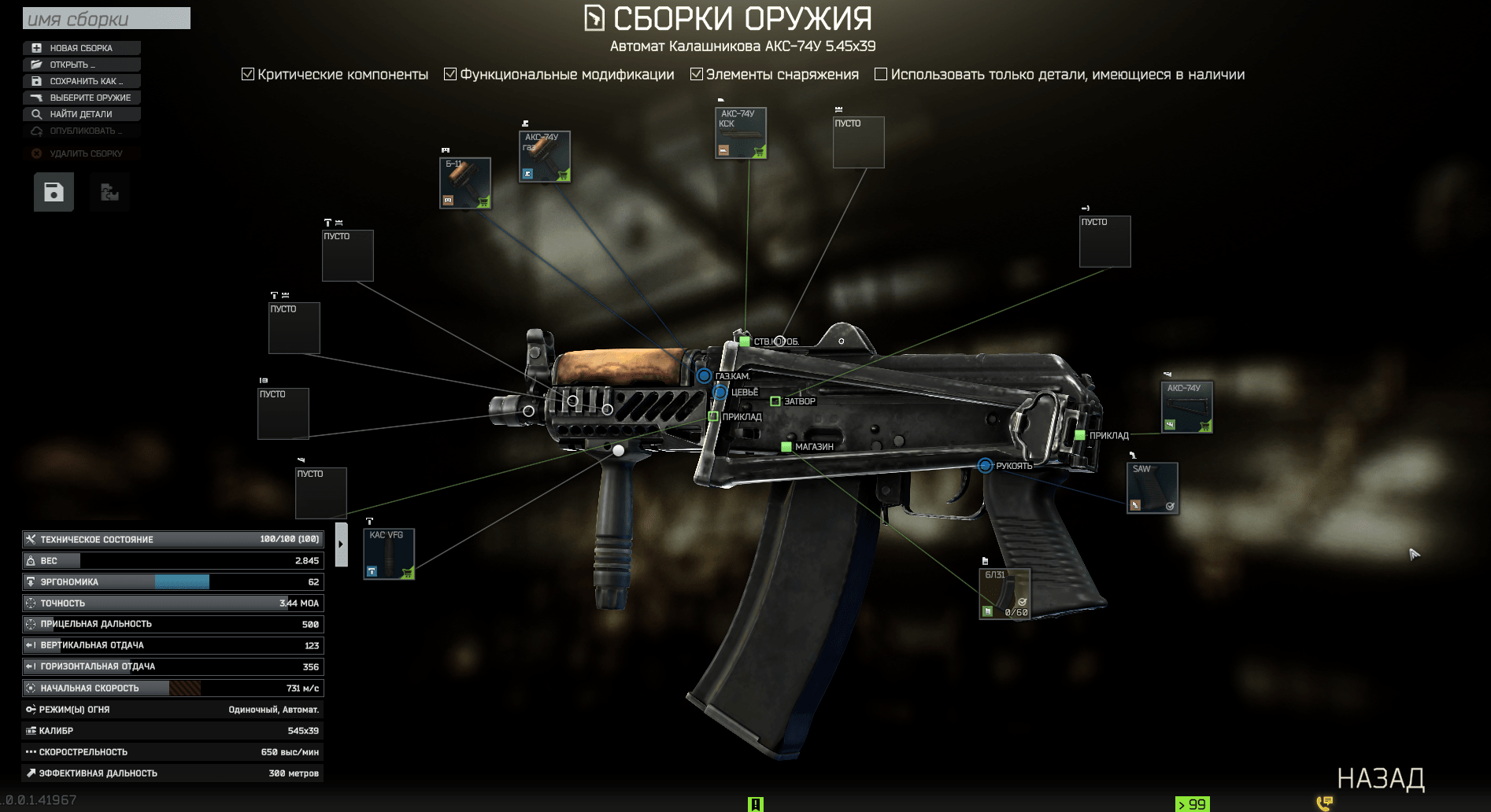Go back with the НАЗАД button

1380,778
